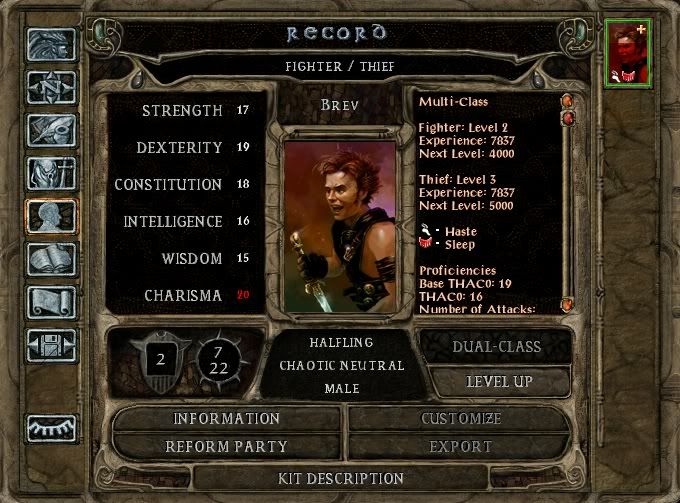Open the area map compass icon
The image size is (680, 503).
[x=51, y=88]
